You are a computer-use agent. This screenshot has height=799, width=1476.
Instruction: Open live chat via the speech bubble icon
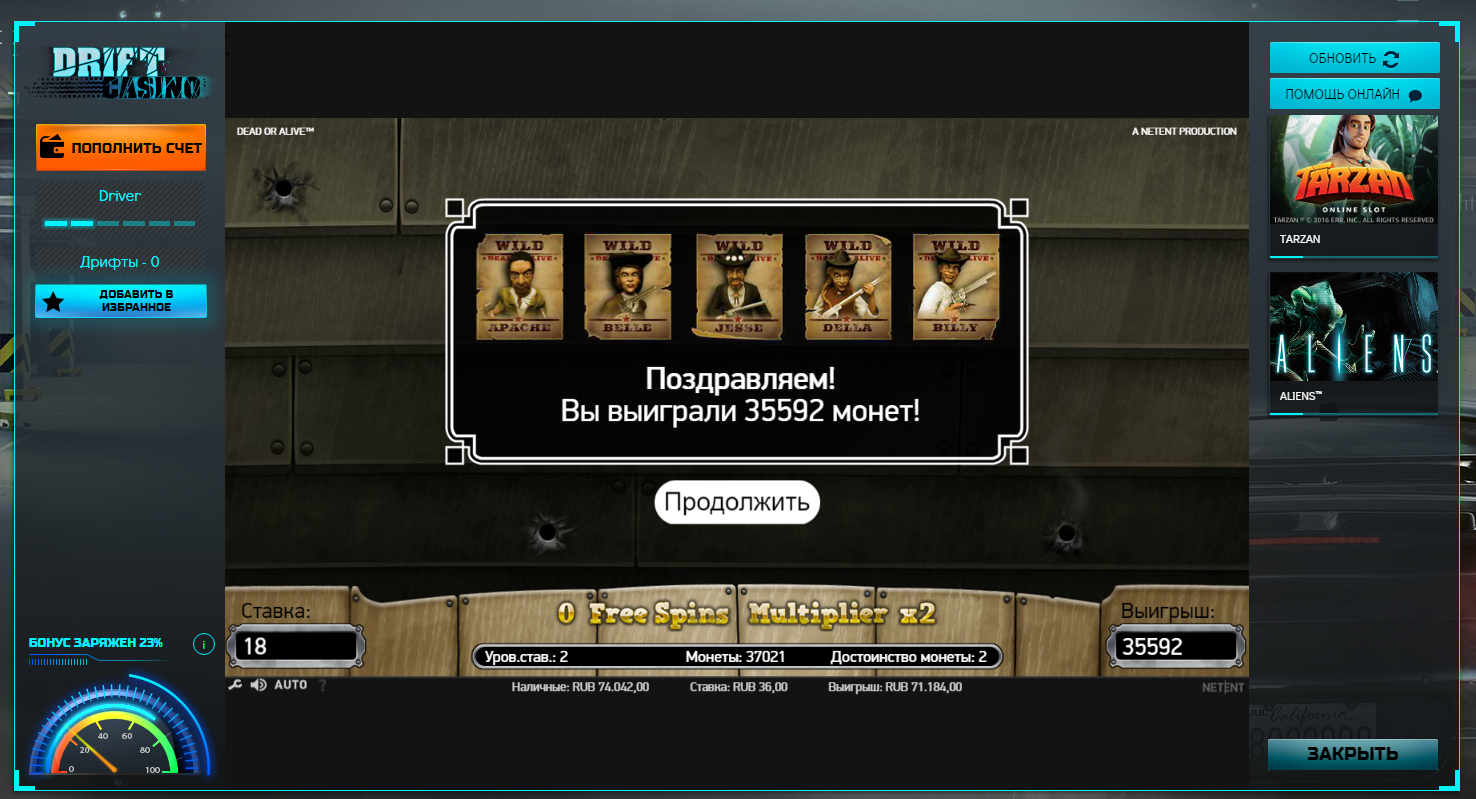[1414, 93]
